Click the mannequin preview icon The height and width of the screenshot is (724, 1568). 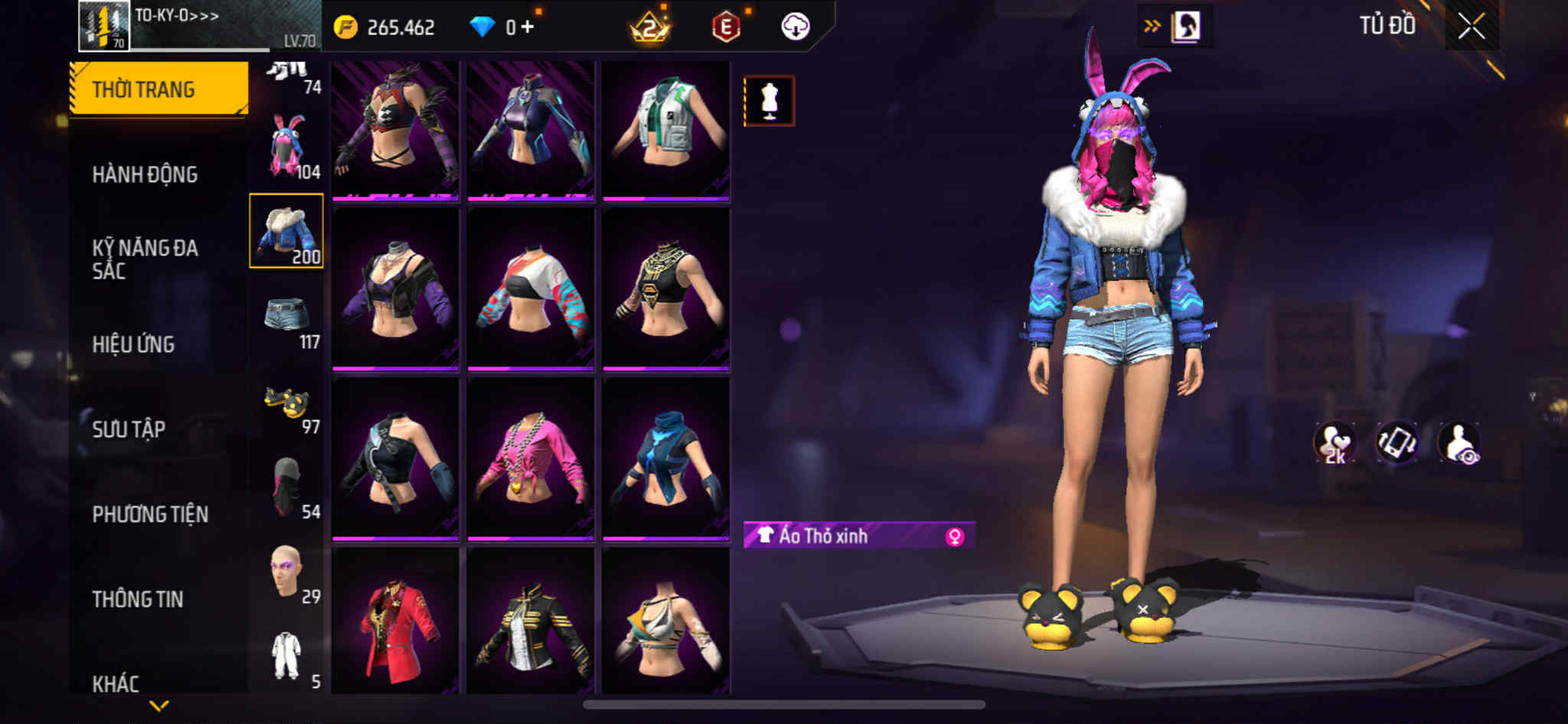tap(769, 101)
